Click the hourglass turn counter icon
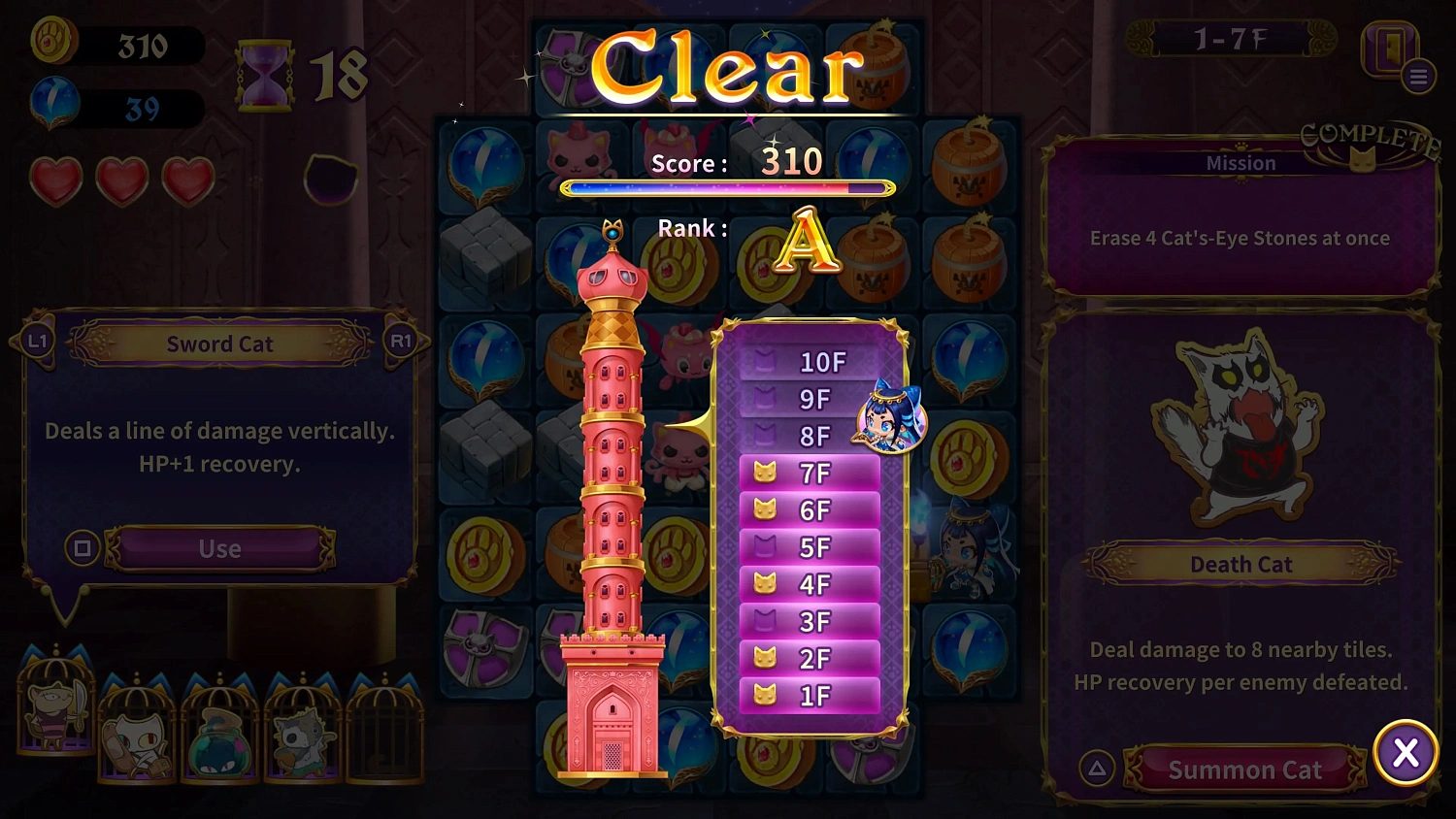Image resolution: width=1456 pixels, height=819 pixels. [264, 75]
